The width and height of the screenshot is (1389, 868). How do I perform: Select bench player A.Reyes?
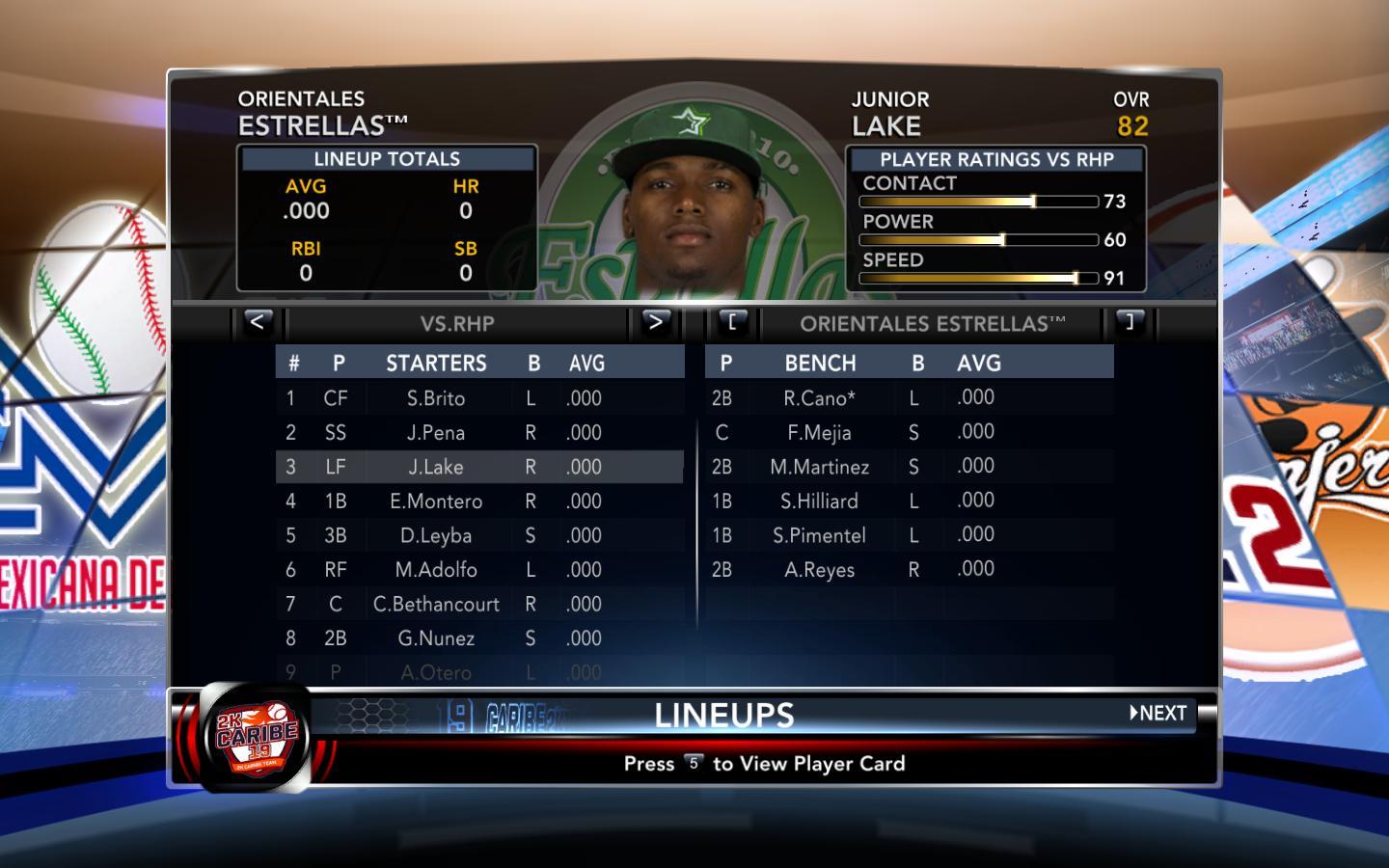click(x=819, y=570)
